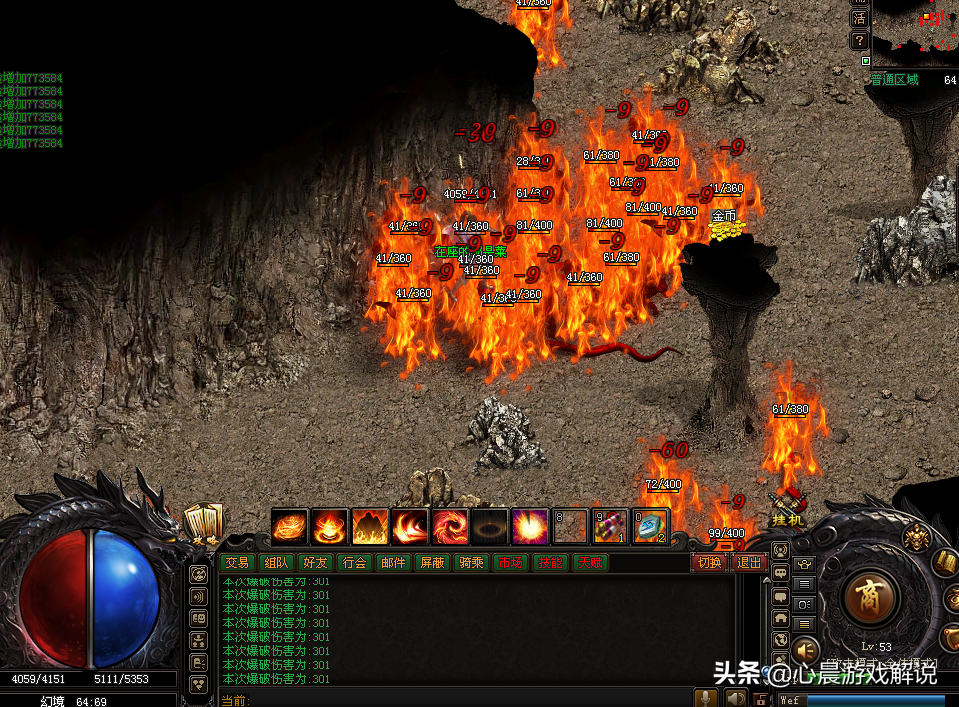Toggle the orange speaker sound button

(x=806, y=652)
